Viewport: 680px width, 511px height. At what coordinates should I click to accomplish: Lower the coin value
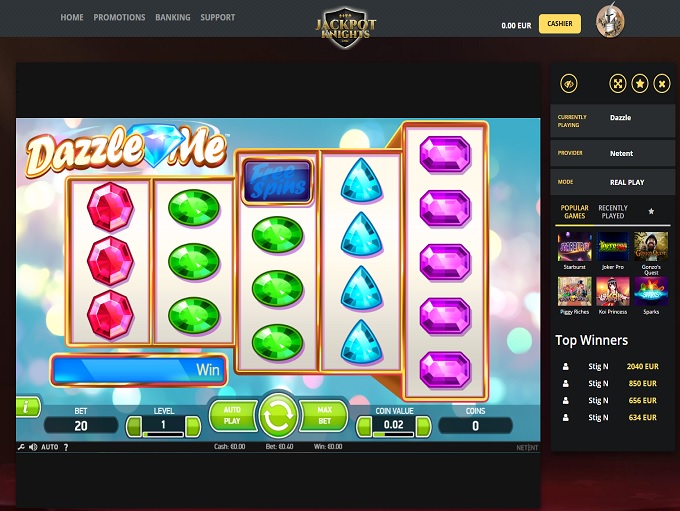point(362,427)
